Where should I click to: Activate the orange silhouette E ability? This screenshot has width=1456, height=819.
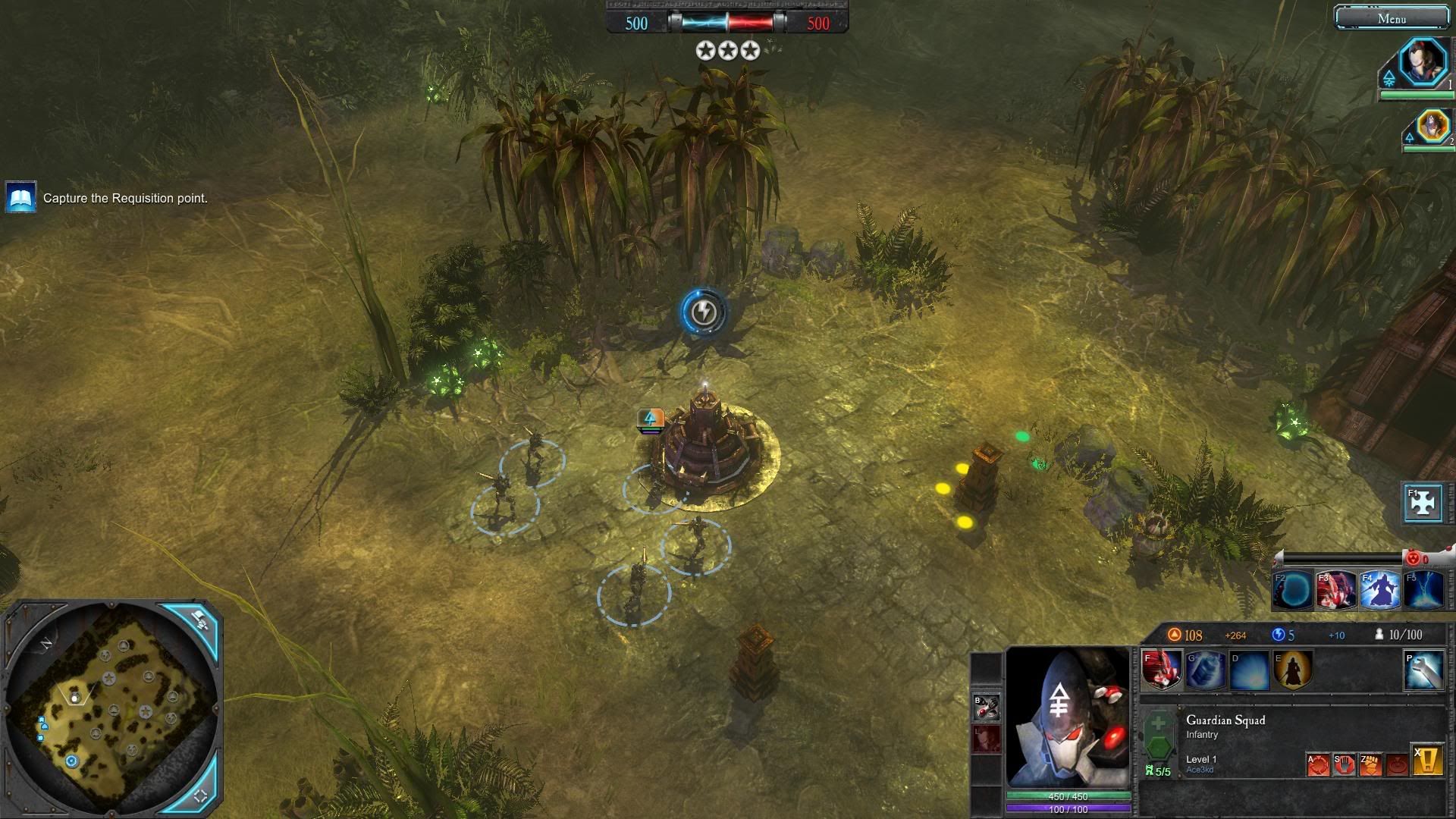coord(1293,670)
